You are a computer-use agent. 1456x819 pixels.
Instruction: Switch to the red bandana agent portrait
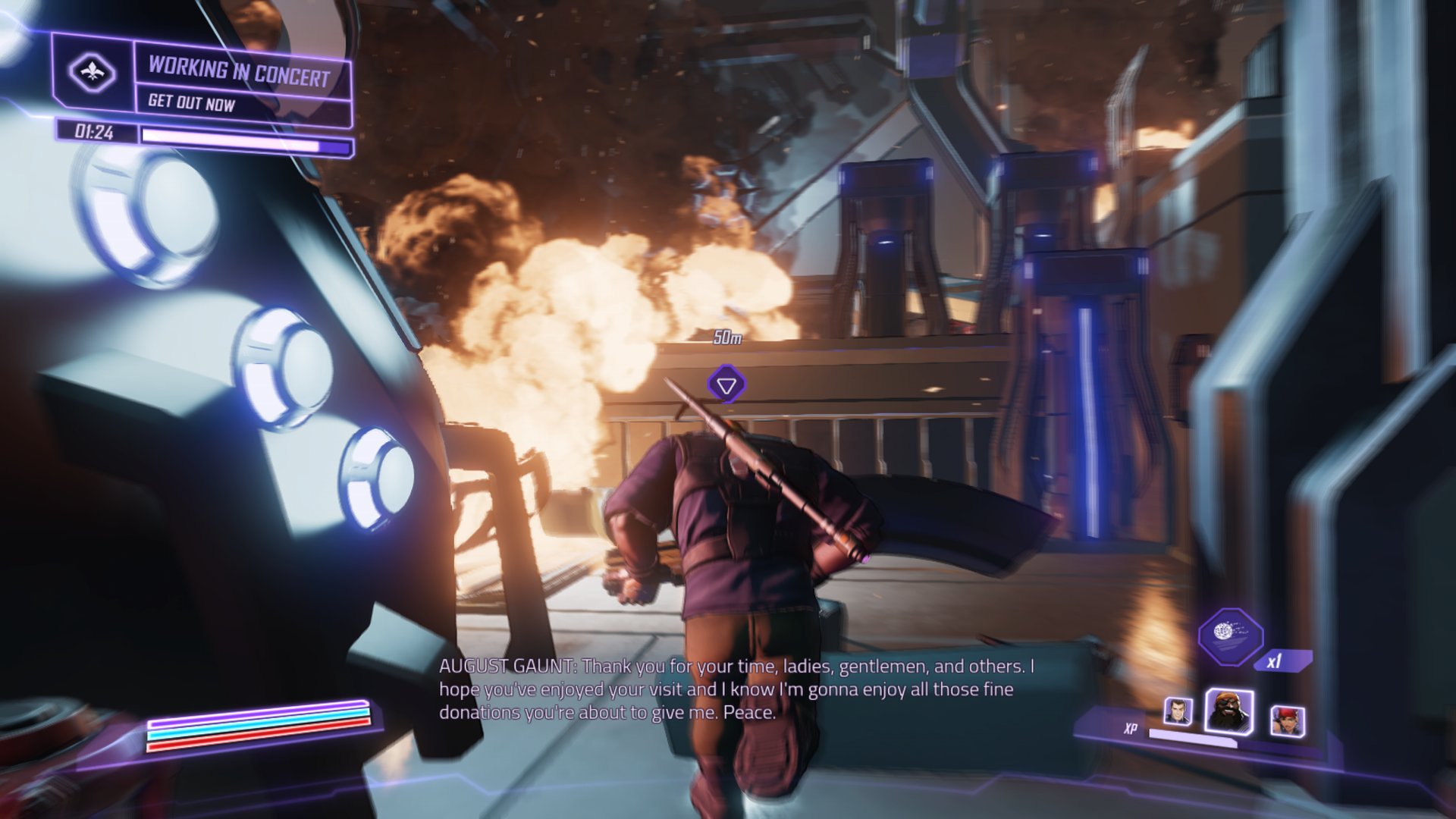pyautogui.click(x=1287, y=721)
